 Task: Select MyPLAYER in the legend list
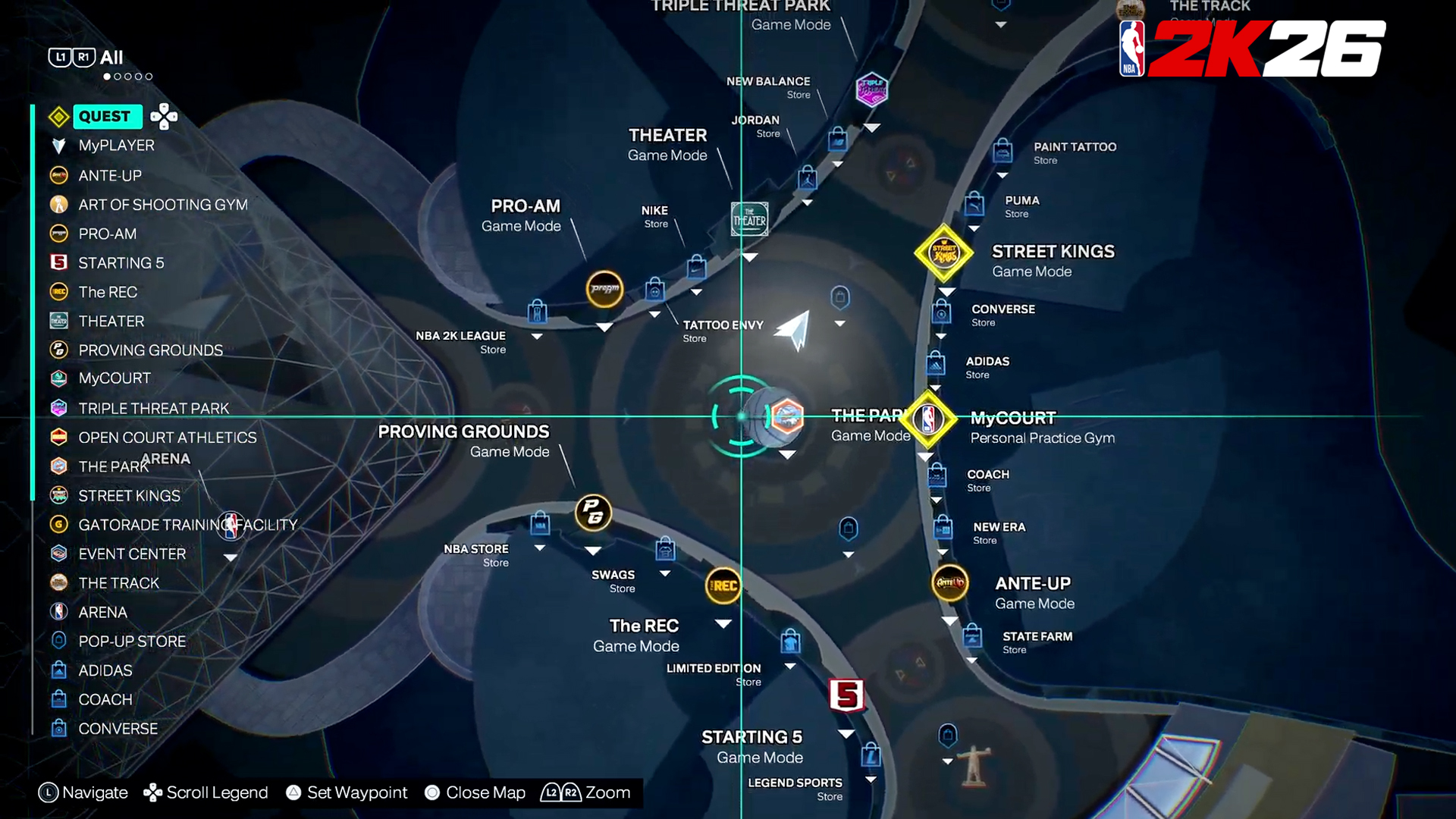pos(116,145)
